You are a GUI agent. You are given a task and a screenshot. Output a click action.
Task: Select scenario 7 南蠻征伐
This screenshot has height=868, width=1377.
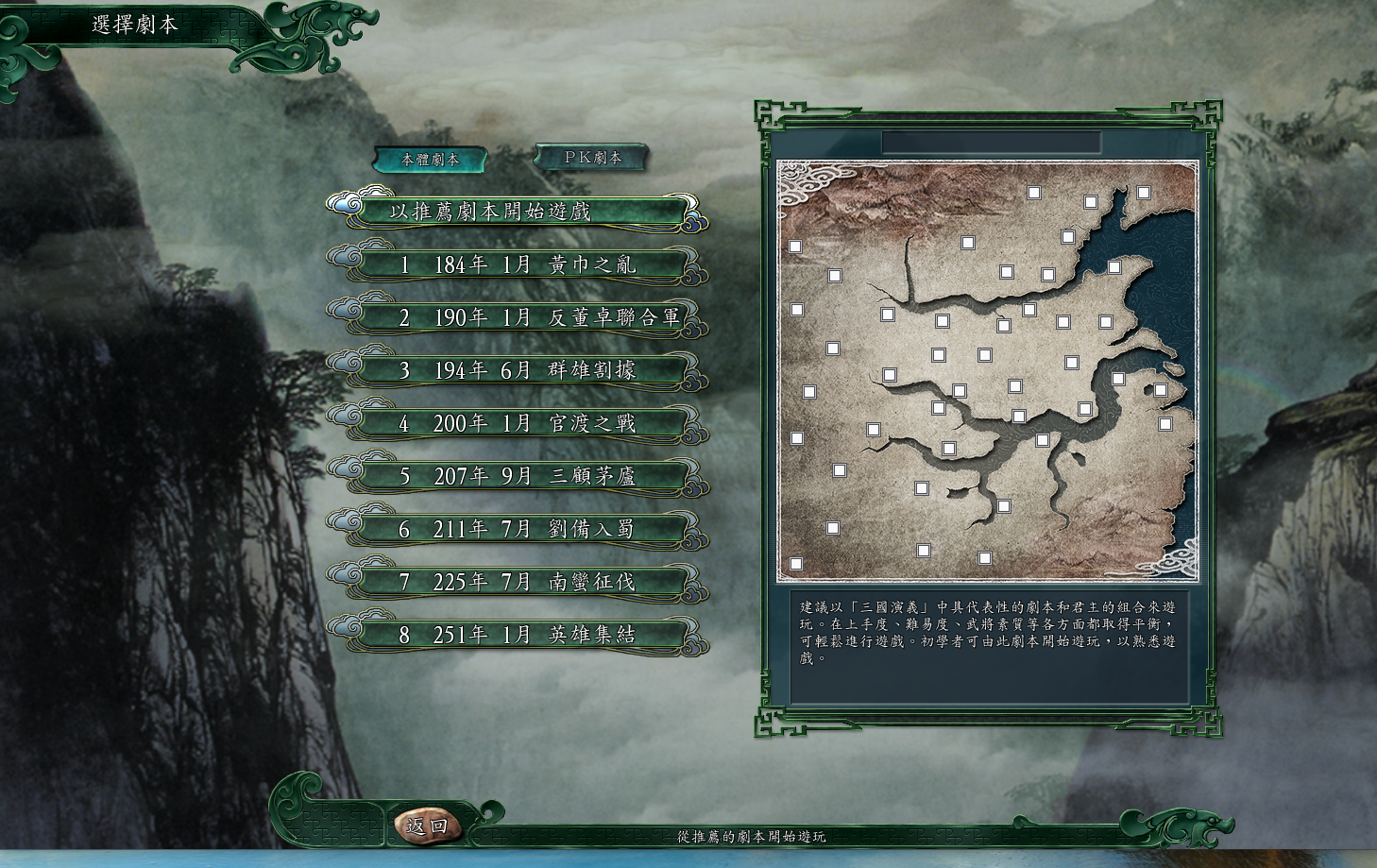tap(520, 582)
